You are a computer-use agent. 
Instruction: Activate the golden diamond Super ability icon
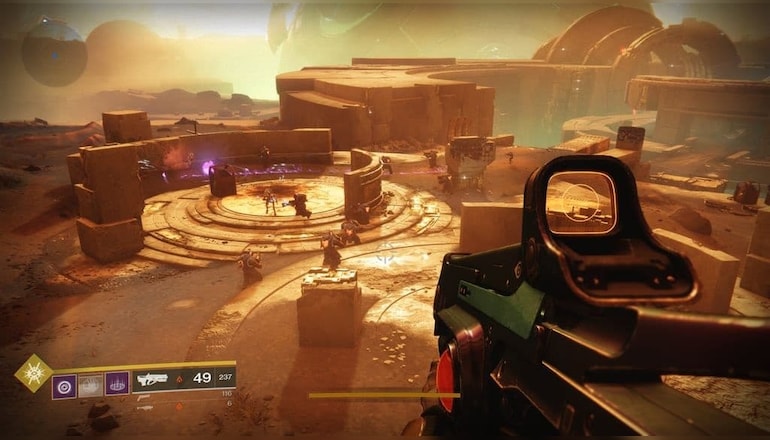(32, 373)
